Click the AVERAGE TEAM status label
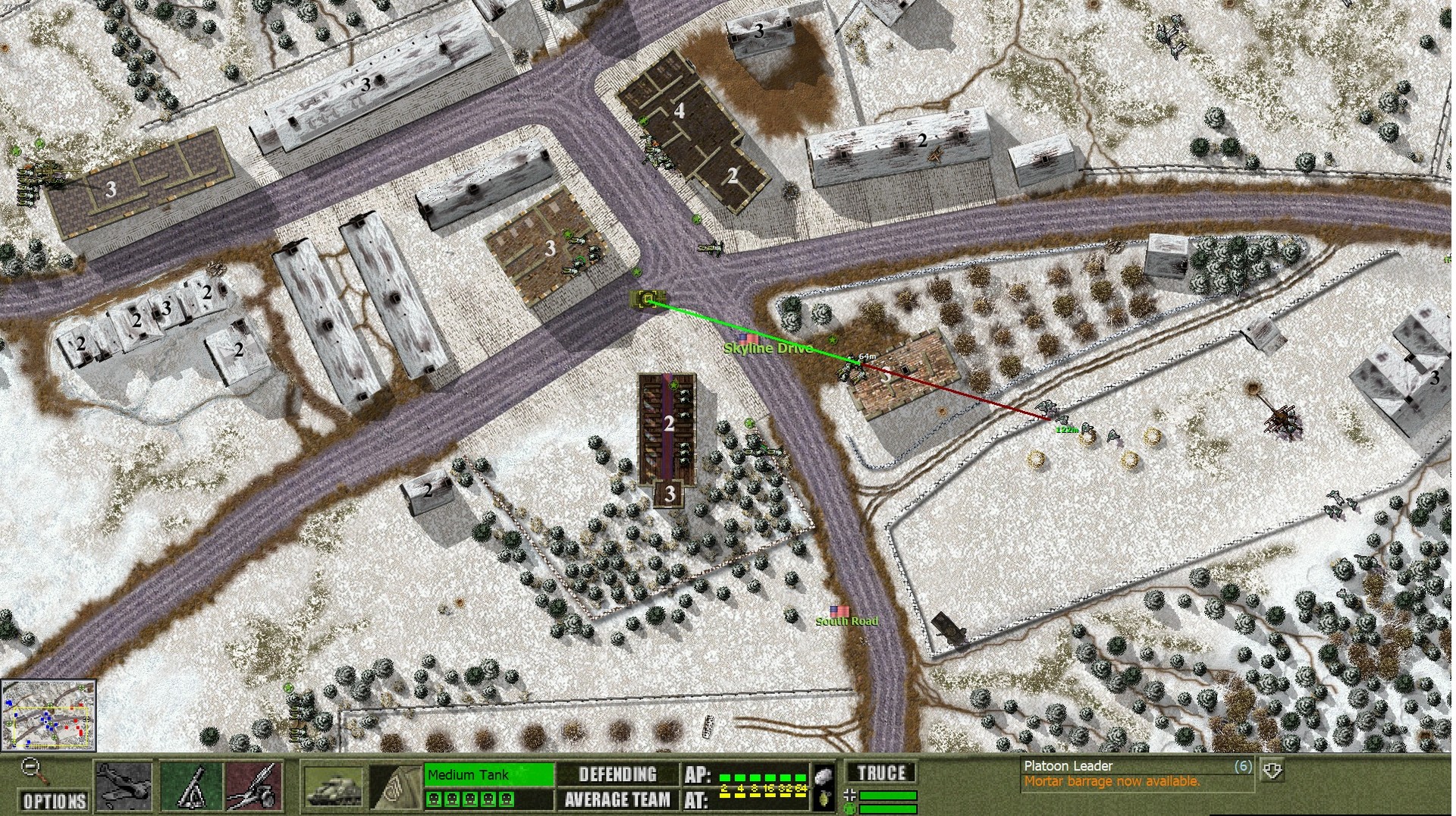The image size is (1456, 816). click(617, 798)
